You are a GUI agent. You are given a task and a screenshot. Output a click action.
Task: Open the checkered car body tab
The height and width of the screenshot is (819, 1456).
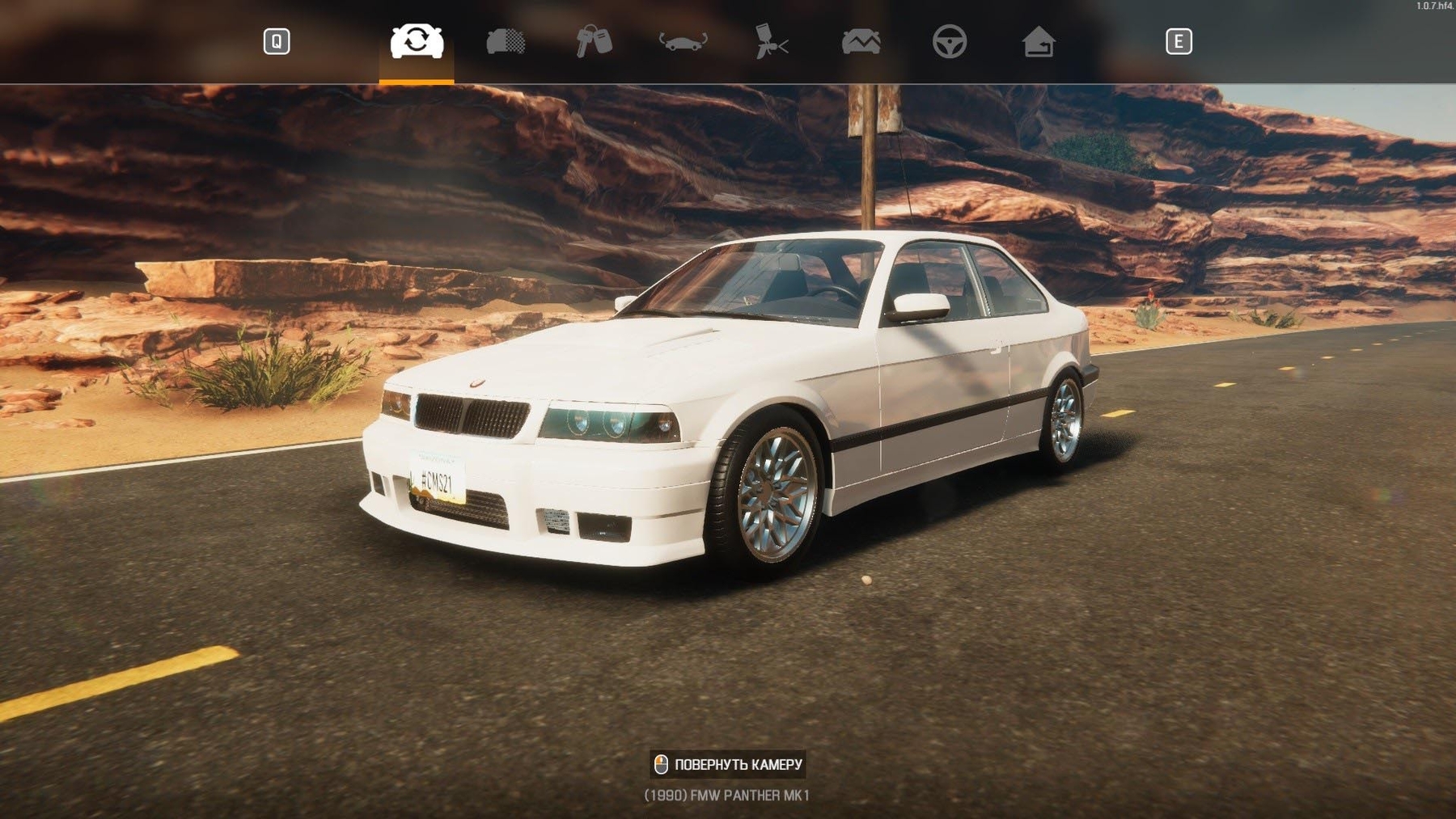click(506, 41)
